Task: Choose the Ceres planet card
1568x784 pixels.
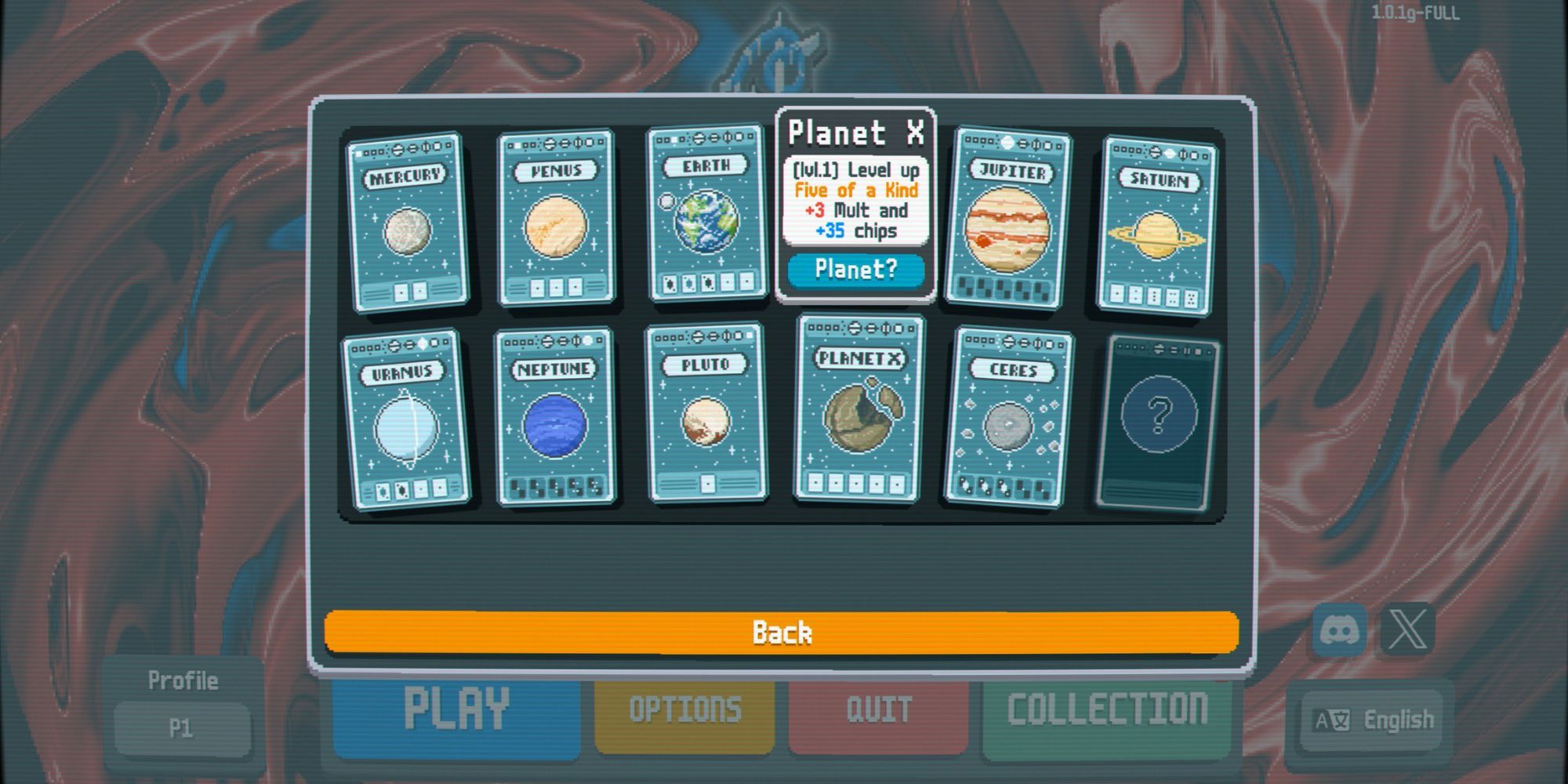Action: click(x=1008, y=416)
